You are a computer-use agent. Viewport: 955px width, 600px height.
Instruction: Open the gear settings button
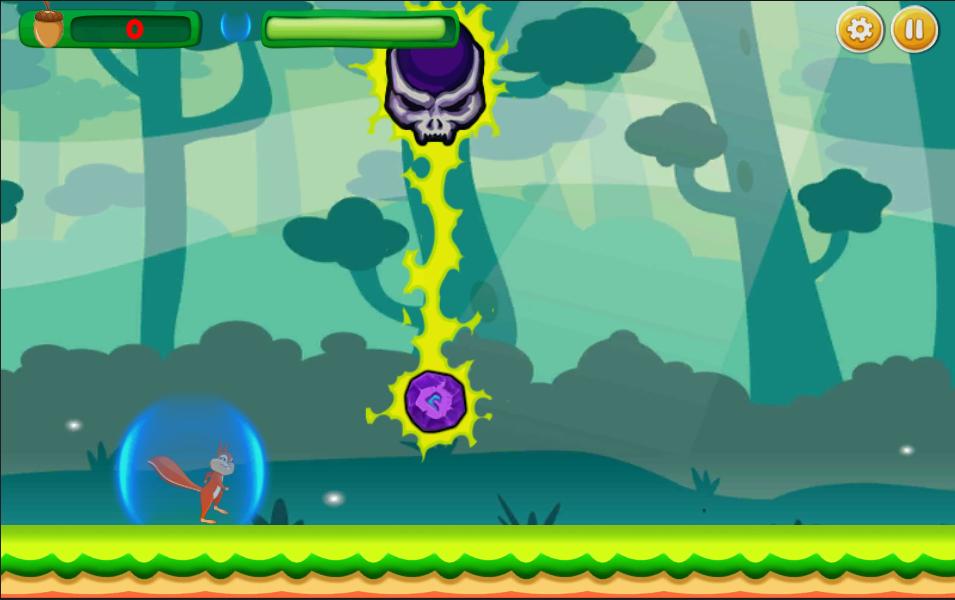tap(859, 30)
